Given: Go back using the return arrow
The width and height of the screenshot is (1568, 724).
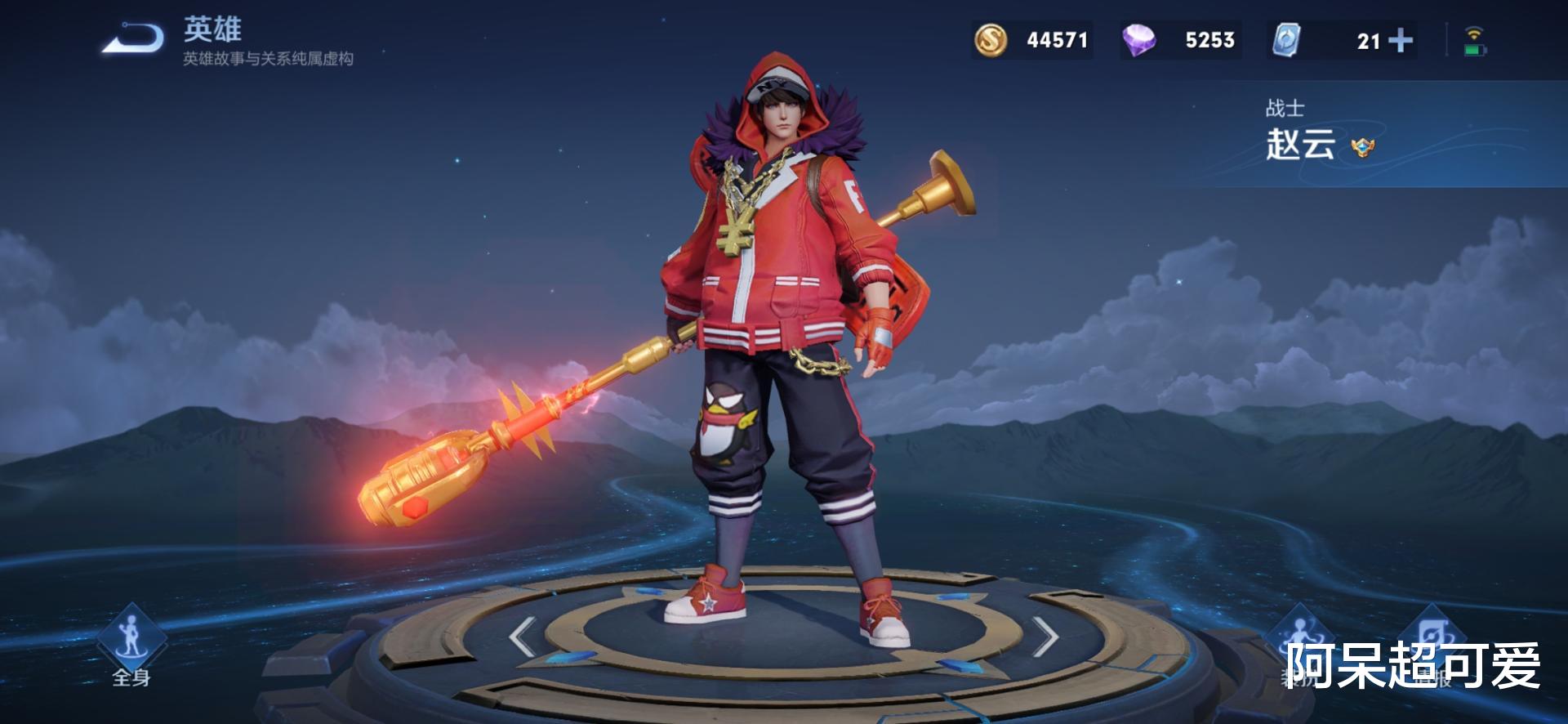Looking at the screenshot, I should 133,38.
